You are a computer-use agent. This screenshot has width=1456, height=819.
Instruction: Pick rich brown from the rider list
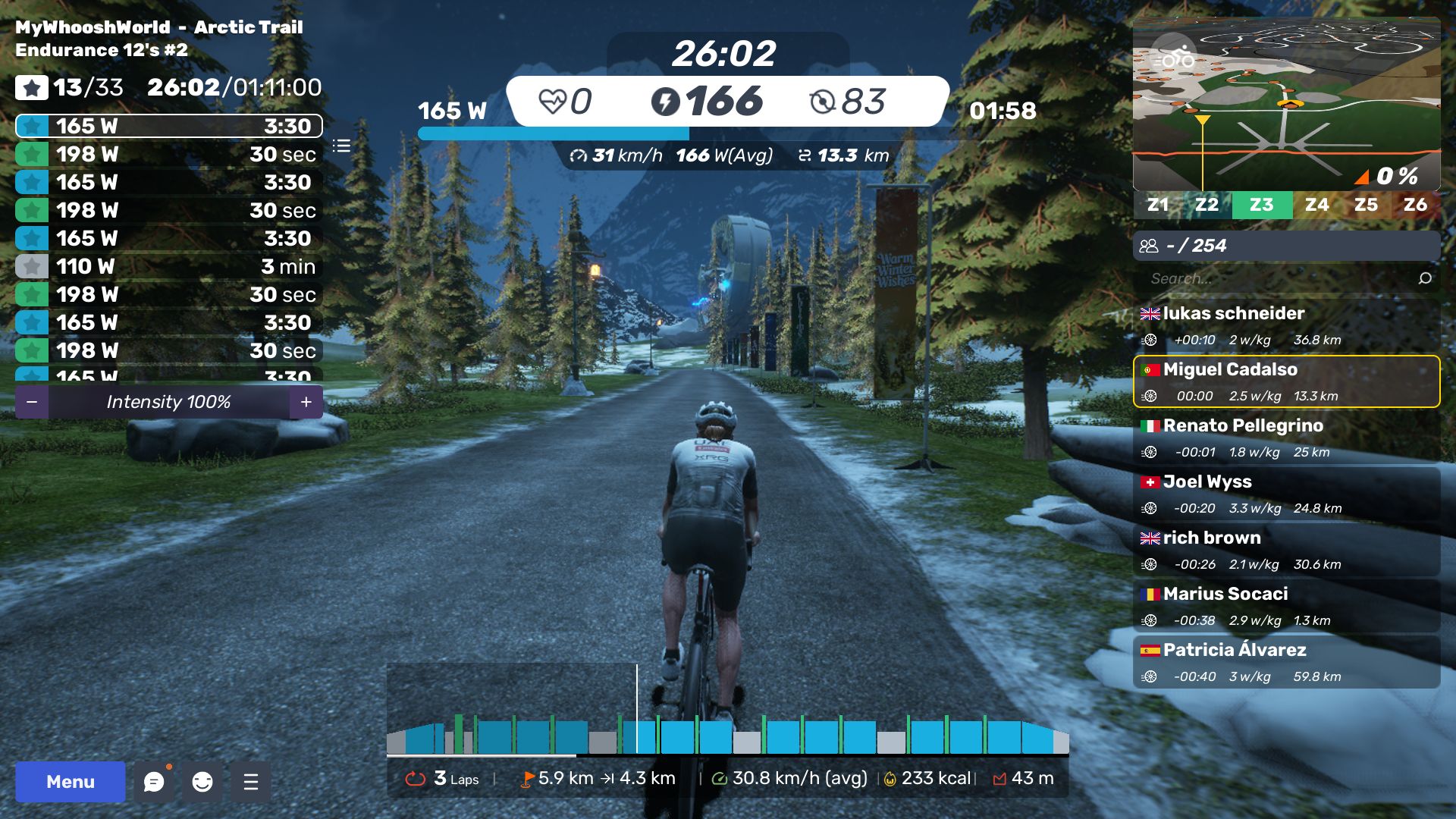[1286, 550]
